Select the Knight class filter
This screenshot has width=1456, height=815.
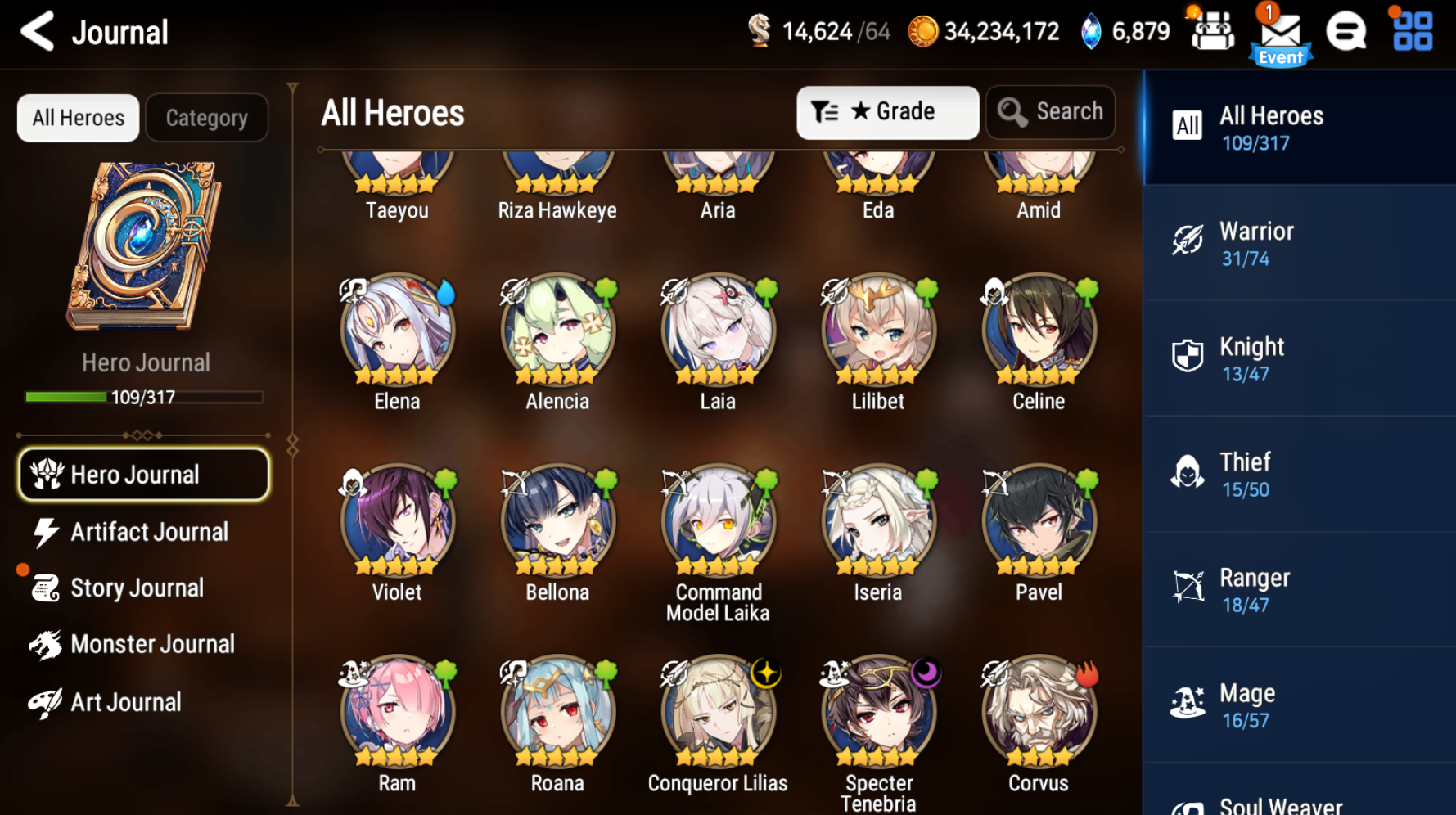1299,358
